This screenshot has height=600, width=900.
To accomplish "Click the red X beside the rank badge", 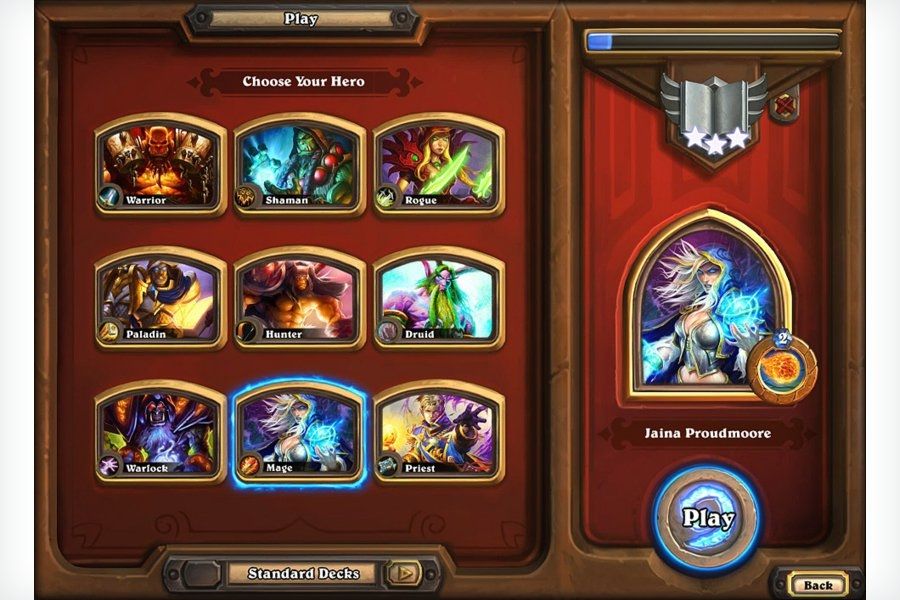I will (x=785, y=105).
